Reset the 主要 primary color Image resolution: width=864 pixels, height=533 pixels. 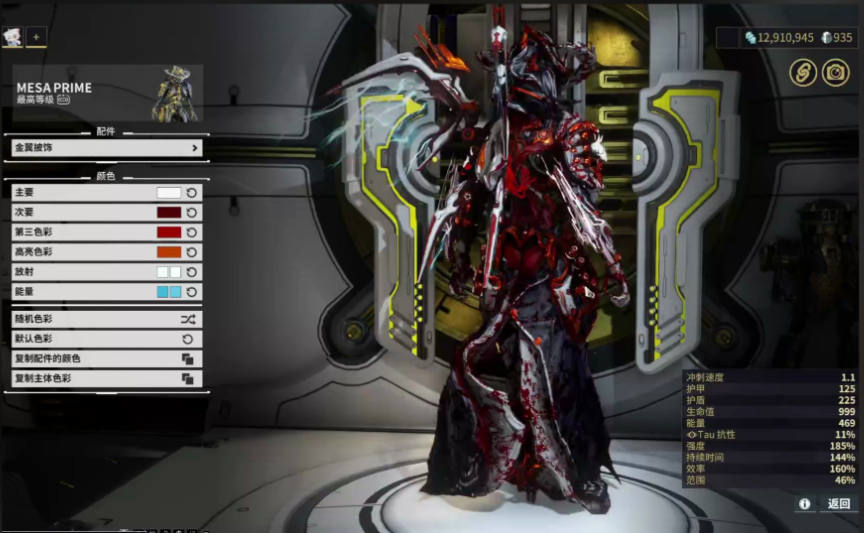click(x=192, y=192)
